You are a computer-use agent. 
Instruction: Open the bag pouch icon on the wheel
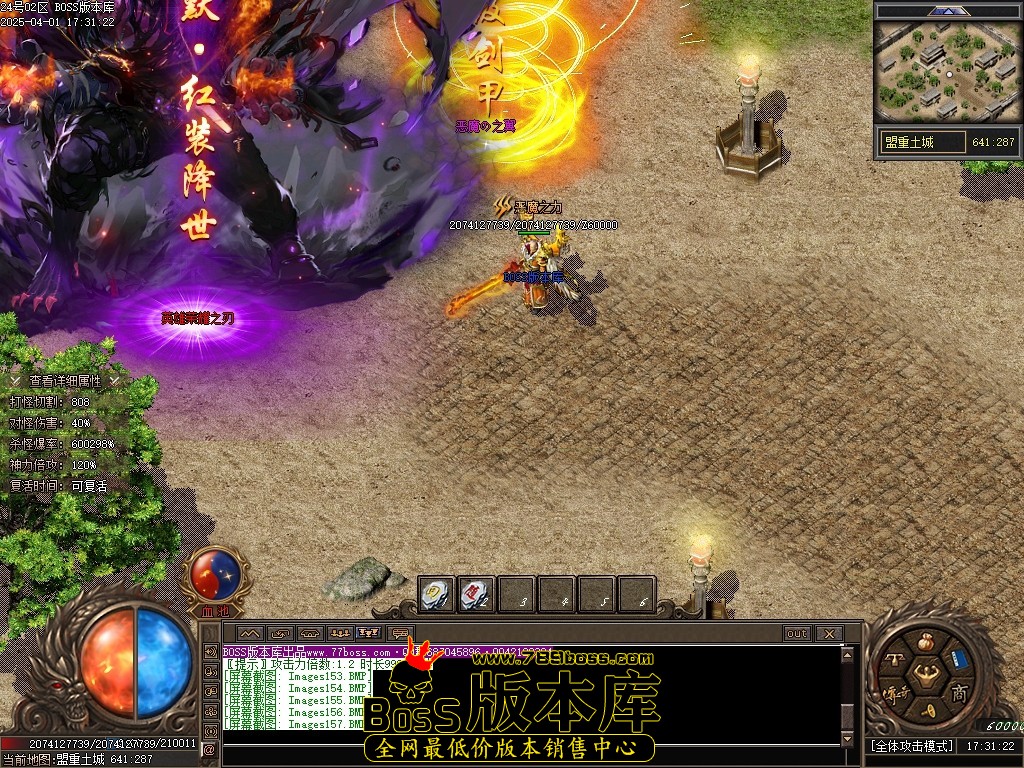click(924, 642)
